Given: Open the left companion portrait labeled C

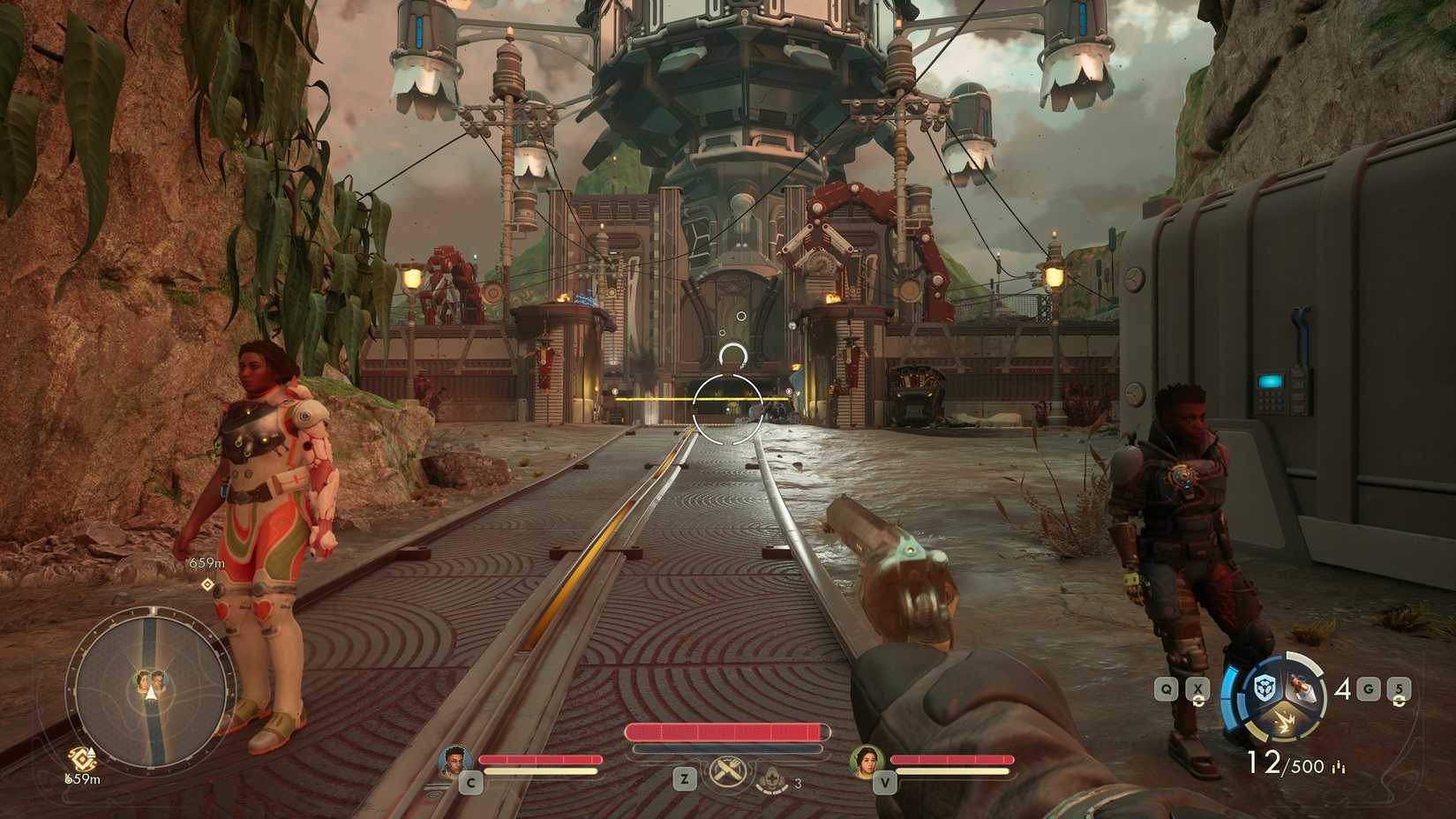Looking at the screenshot, I should 455,761.
